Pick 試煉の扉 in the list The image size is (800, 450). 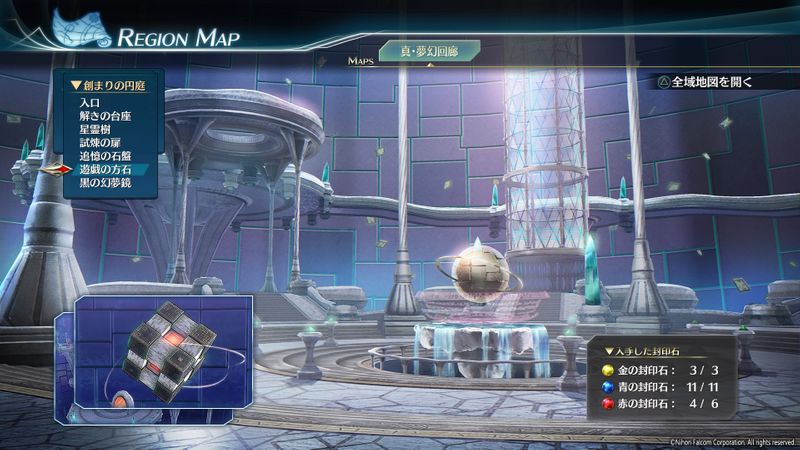tap(100, 143)
